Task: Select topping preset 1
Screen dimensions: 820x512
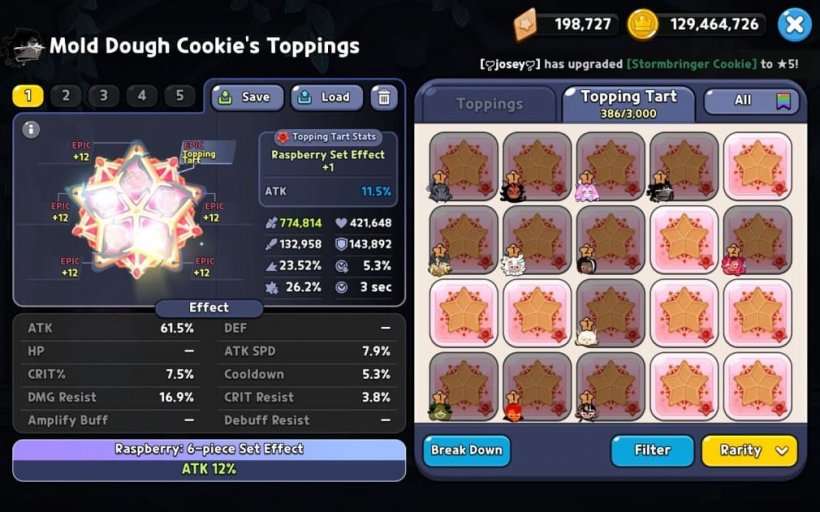Action: (28, 96)
